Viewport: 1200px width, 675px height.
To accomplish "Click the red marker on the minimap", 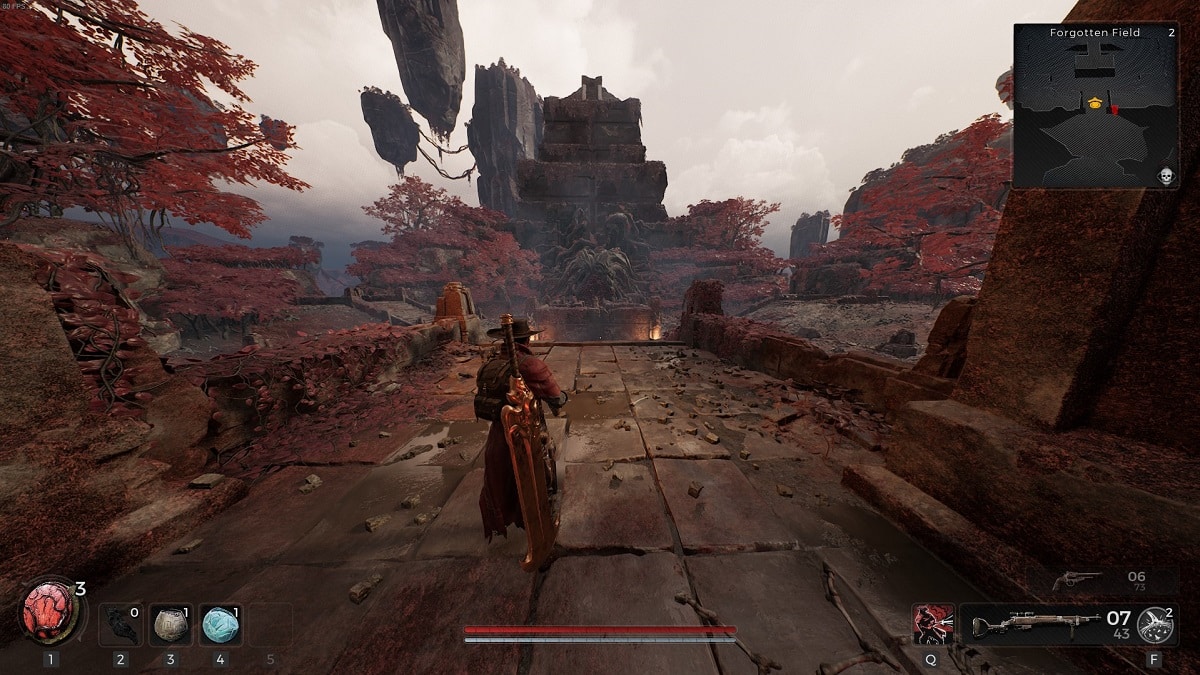I will click(1114, 108).
